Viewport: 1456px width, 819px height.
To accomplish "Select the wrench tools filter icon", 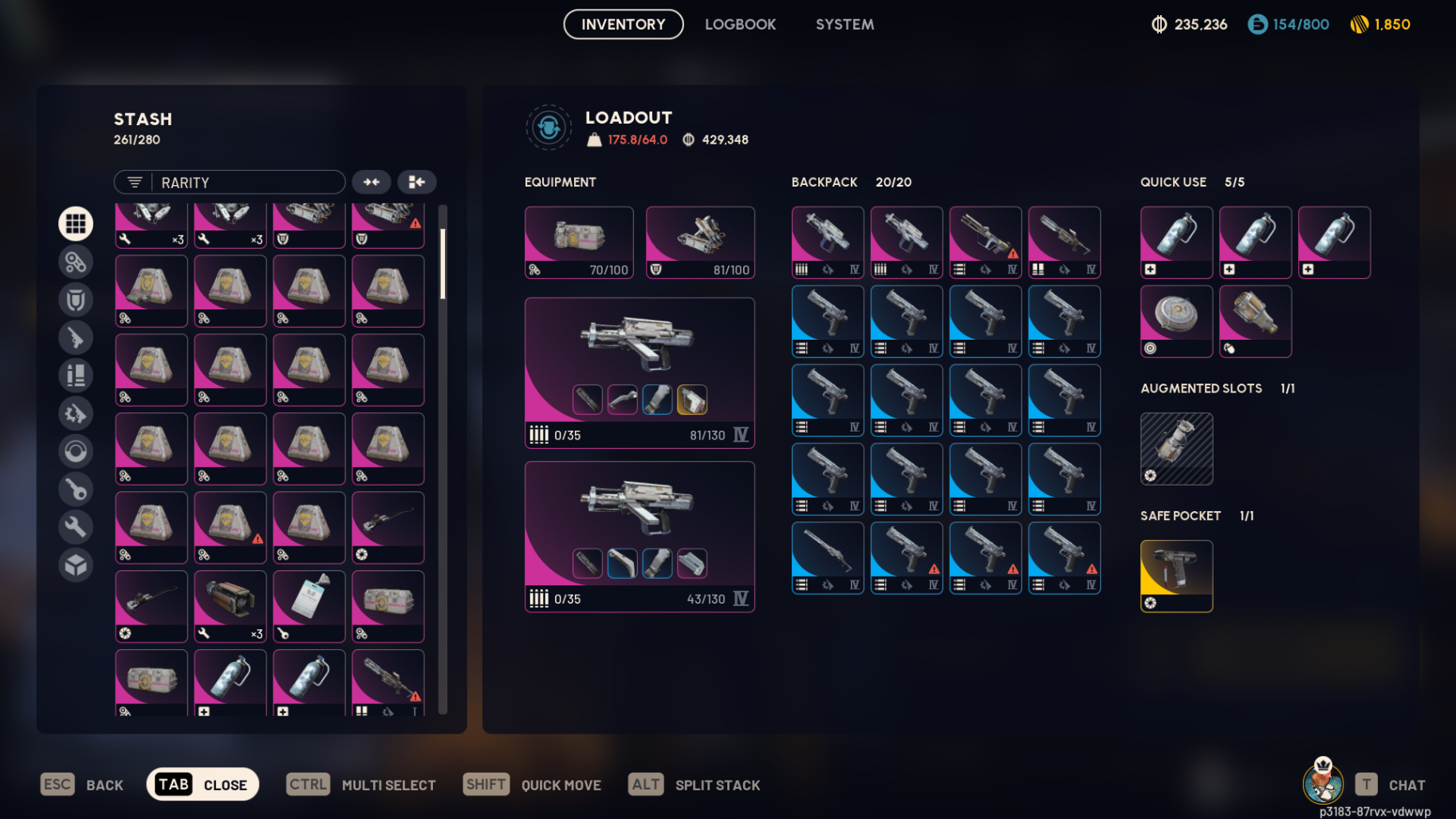I will tap(76, 527).
